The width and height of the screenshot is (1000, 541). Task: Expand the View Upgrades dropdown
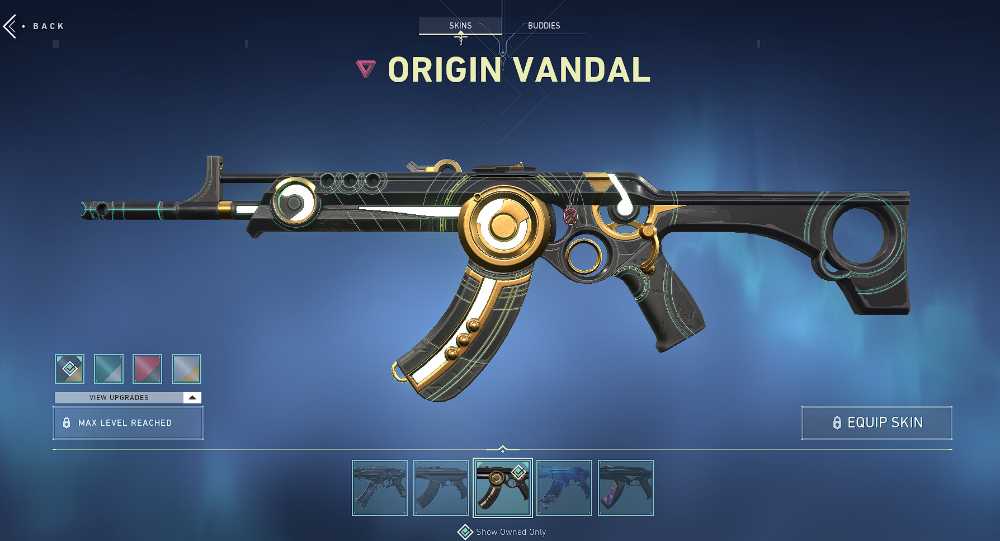pyautogui.click(x=128, y=397)
